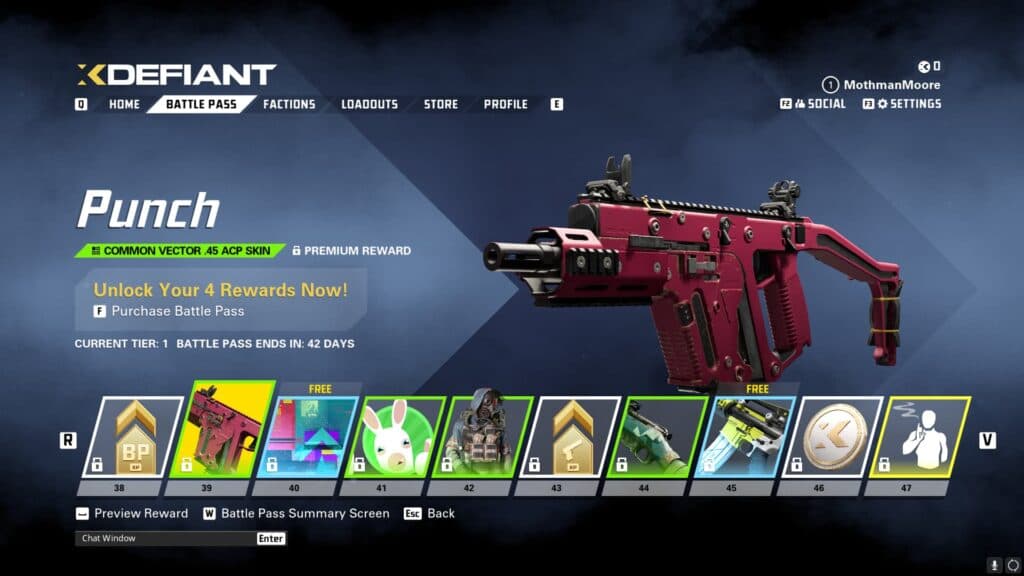Switch to the Factions tab

coord(289,104)
